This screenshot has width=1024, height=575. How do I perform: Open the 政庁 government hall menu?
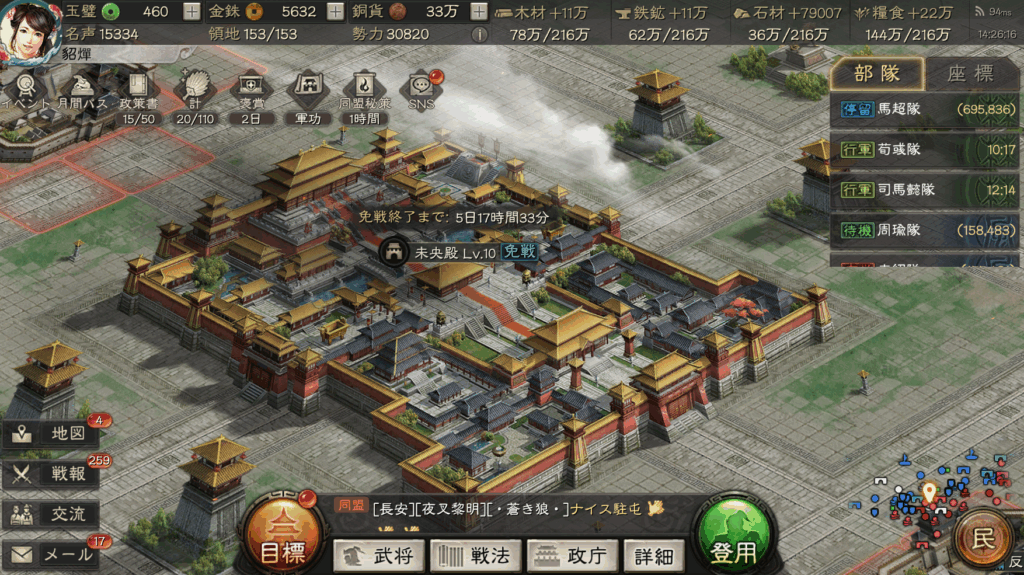click(x=572, y=555)
